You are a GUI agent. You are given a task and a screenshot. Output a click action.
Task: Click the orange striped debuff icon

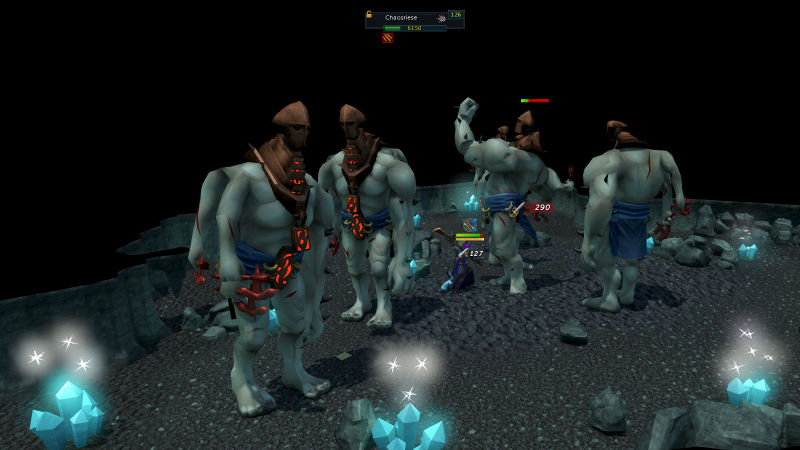pyautogui.click(x=387, y=39)
